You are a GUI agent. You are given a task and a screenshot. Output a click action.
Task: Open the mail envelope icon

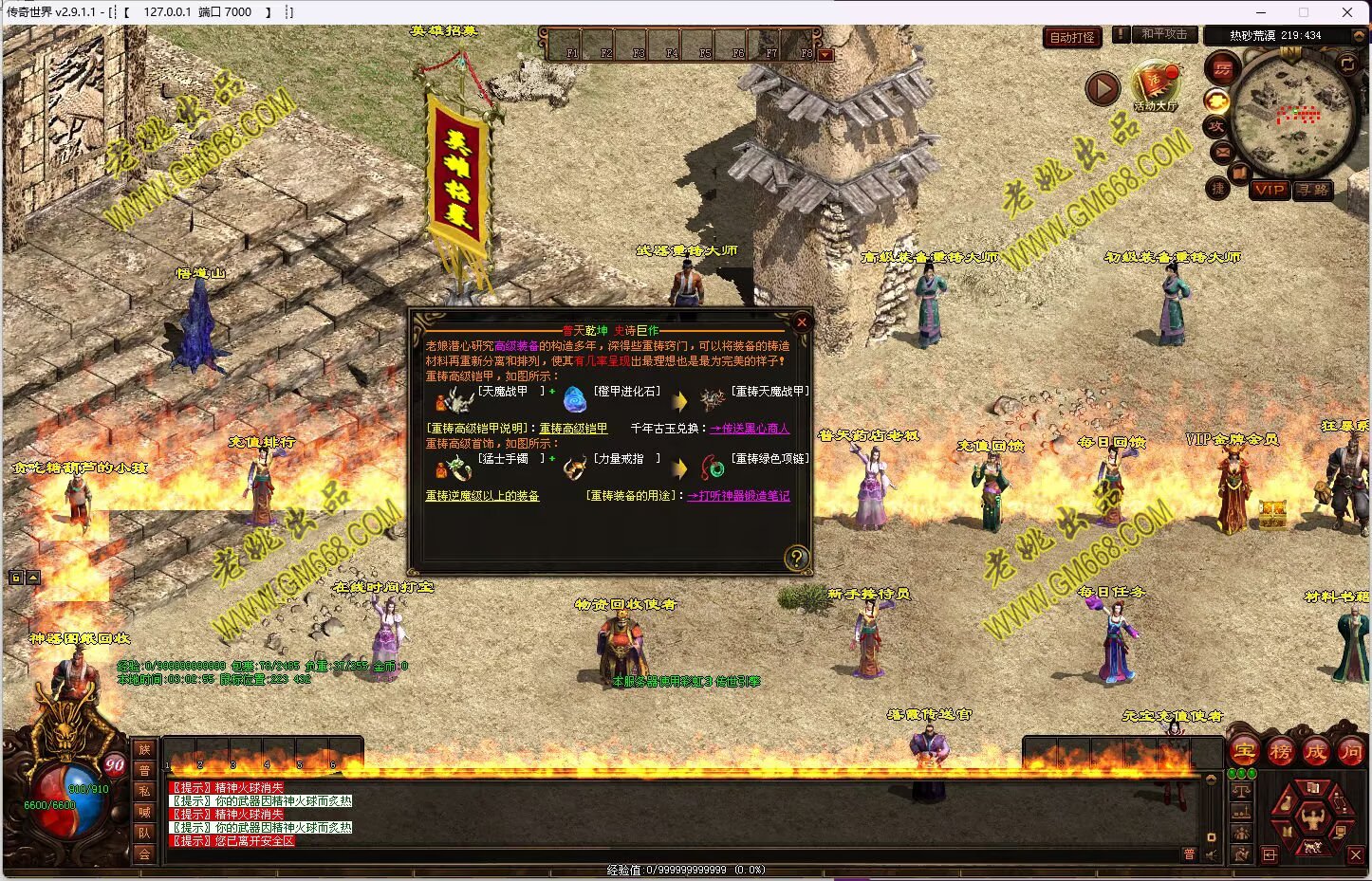1221,152
